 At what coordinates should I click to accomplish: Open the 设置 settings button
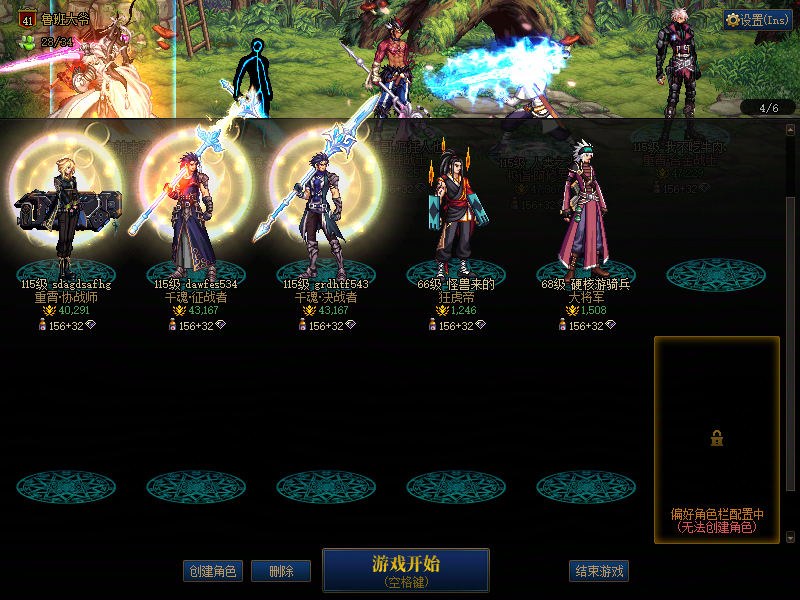(x=757, y=19)
